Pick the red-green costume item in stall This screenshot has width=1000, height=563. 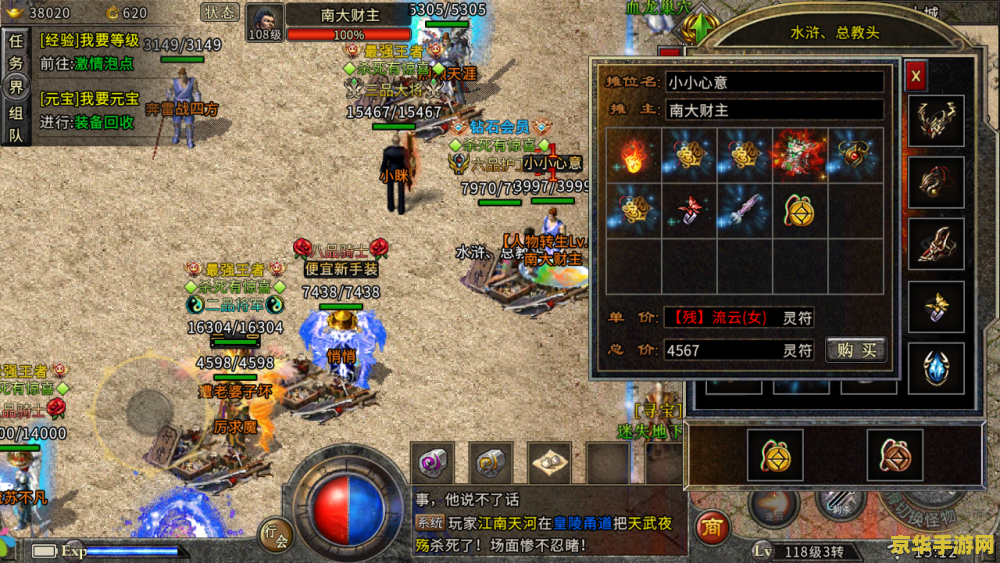799,155
